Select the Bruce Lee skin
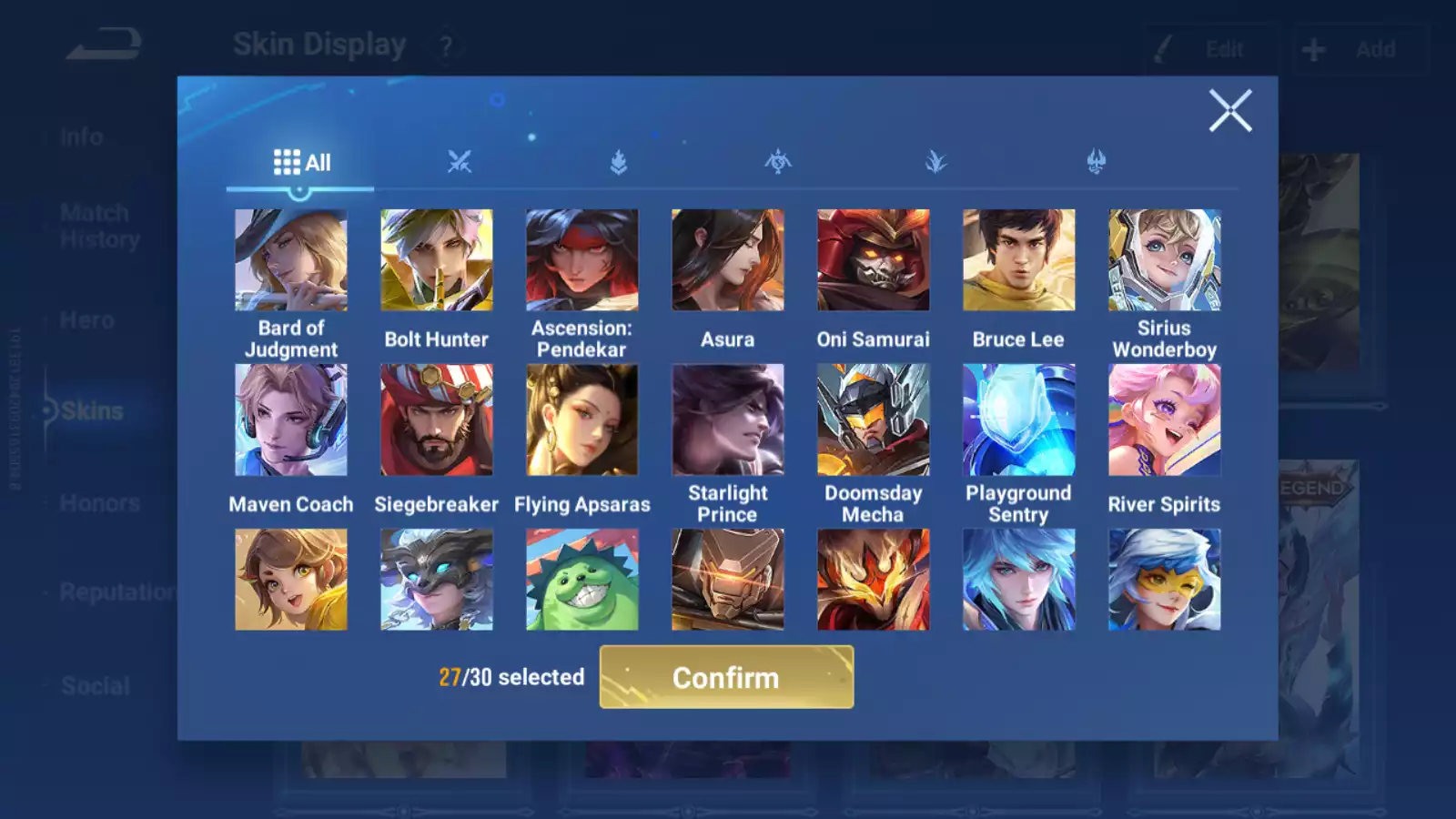Viewport: 1456px width, 819px height. tap(1019, 260)
